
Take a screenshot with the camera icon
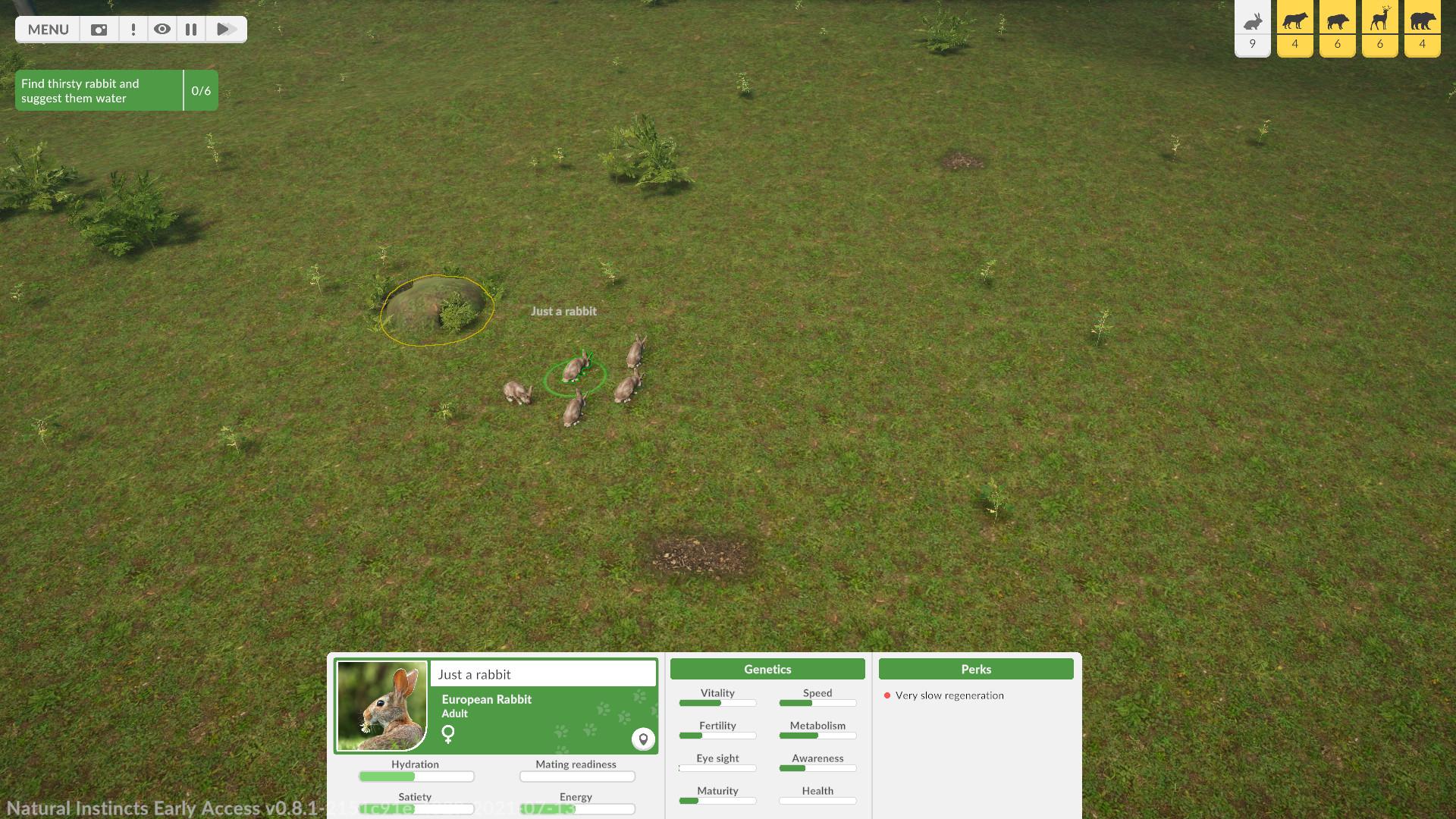[99, 30]
